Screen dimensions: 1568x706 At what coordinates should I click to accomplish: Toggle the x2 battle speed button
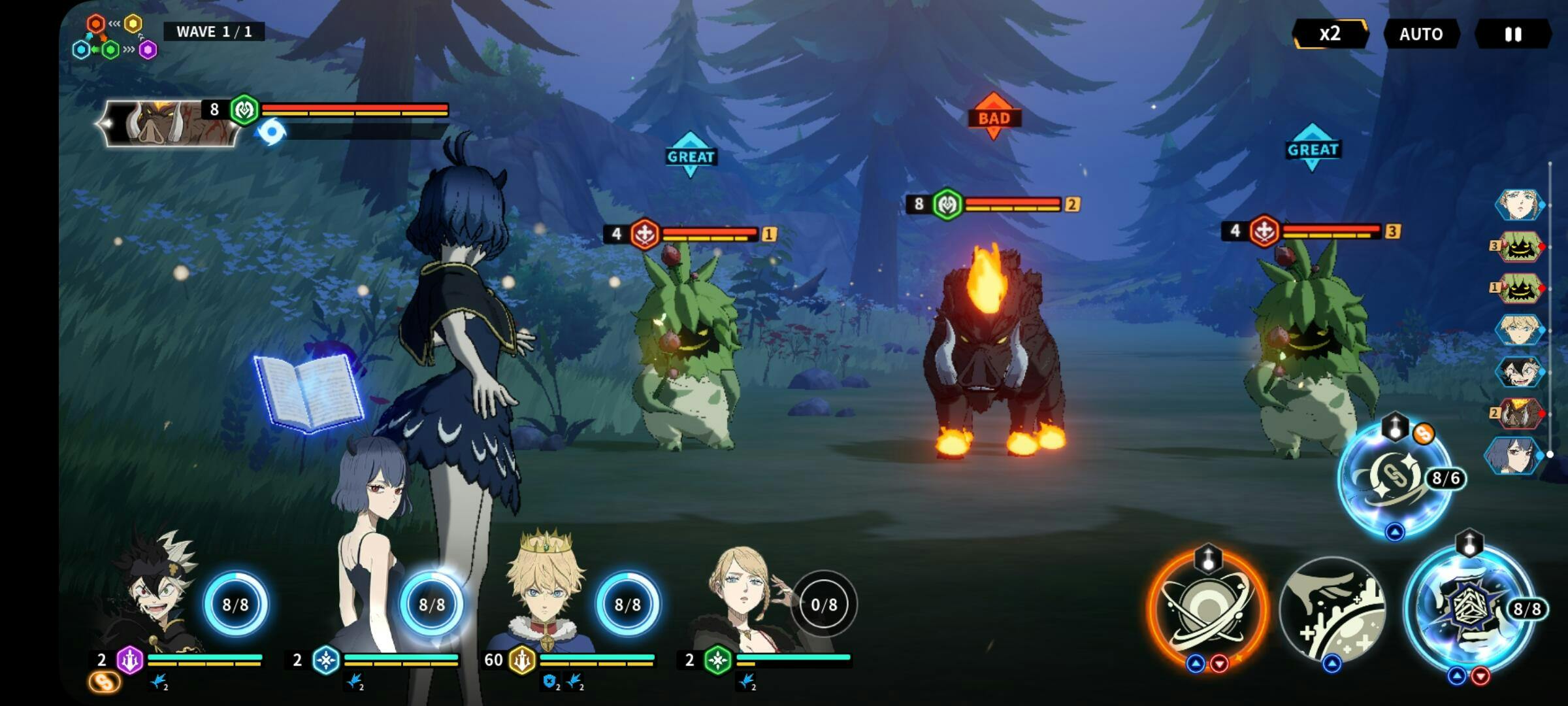[x=1330, y=34]
